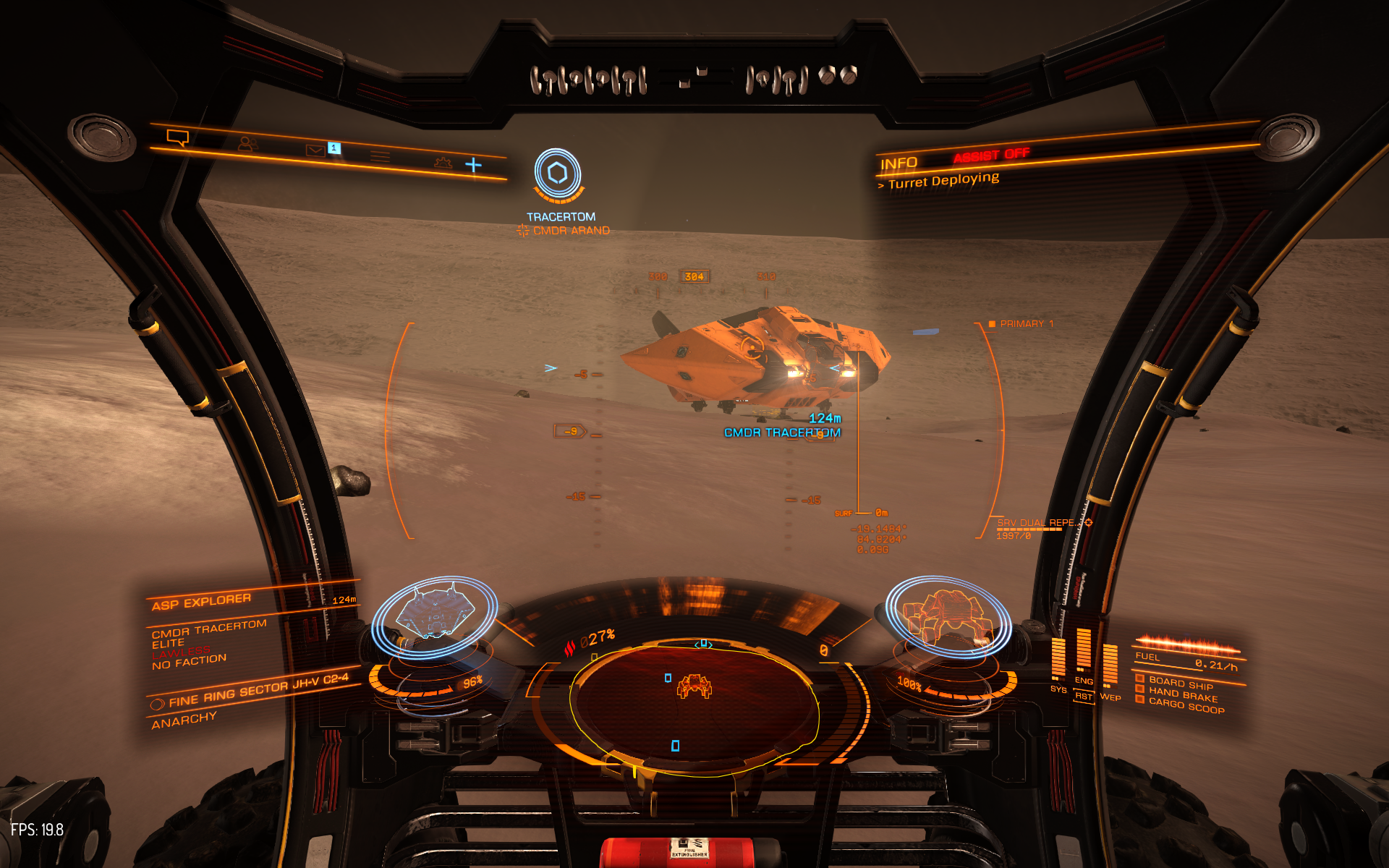Select the SRV buggy status hologram

pos(948,616)
